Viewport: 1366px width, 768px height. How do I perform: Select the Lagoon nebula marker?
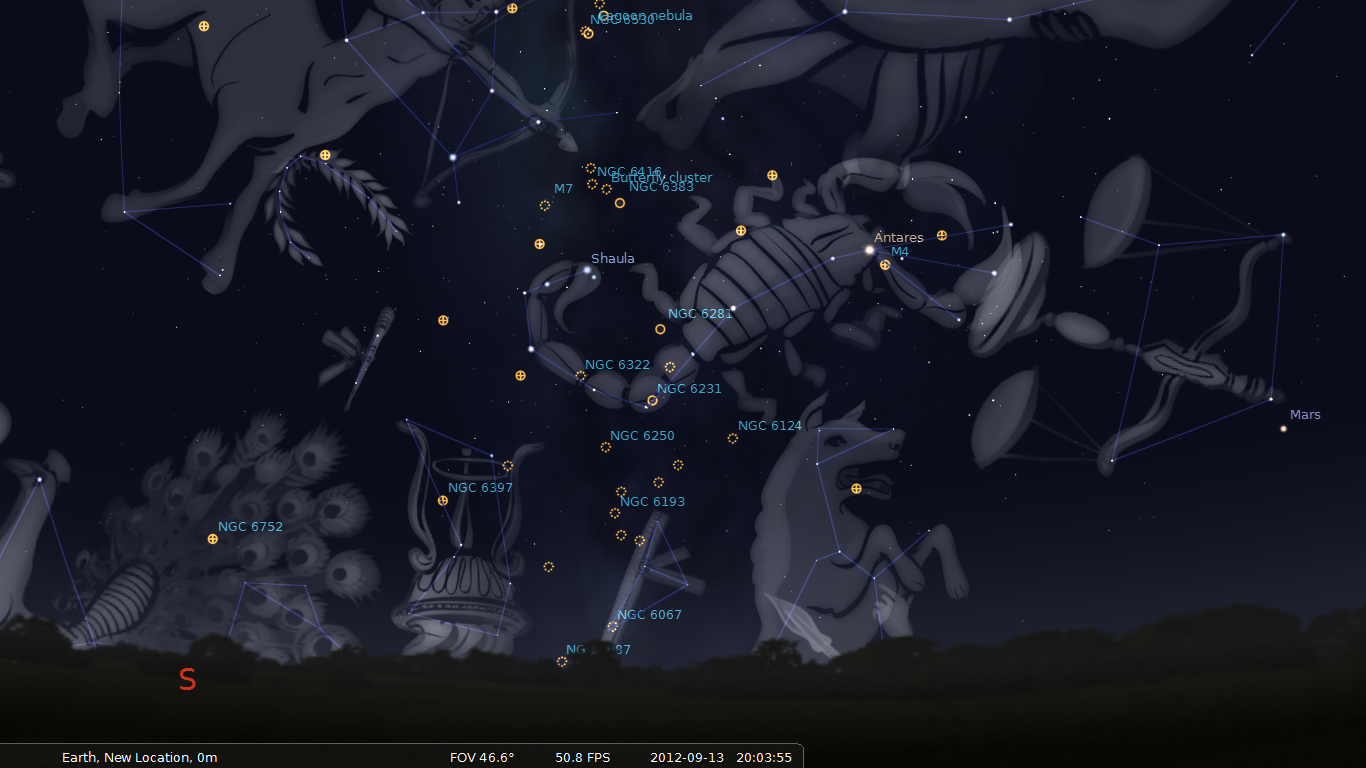[x=586, y=31]
